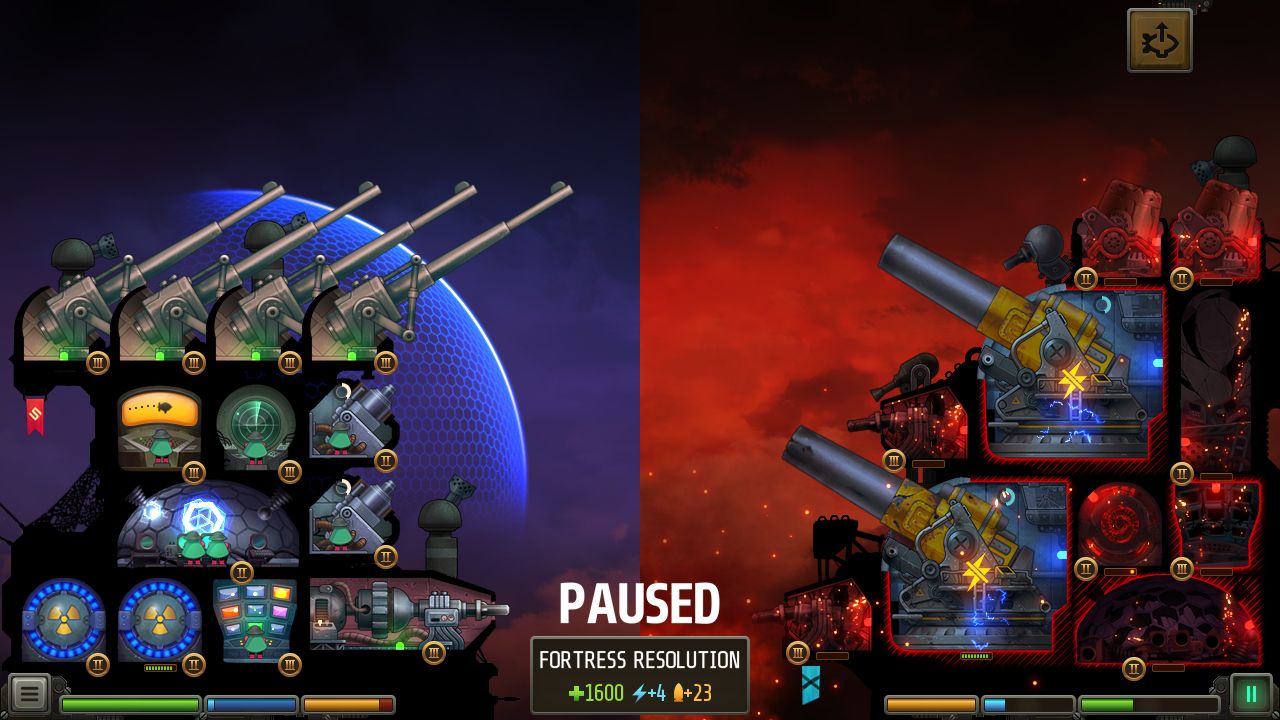Unpause the game via bottom-right pause control

1250,692
